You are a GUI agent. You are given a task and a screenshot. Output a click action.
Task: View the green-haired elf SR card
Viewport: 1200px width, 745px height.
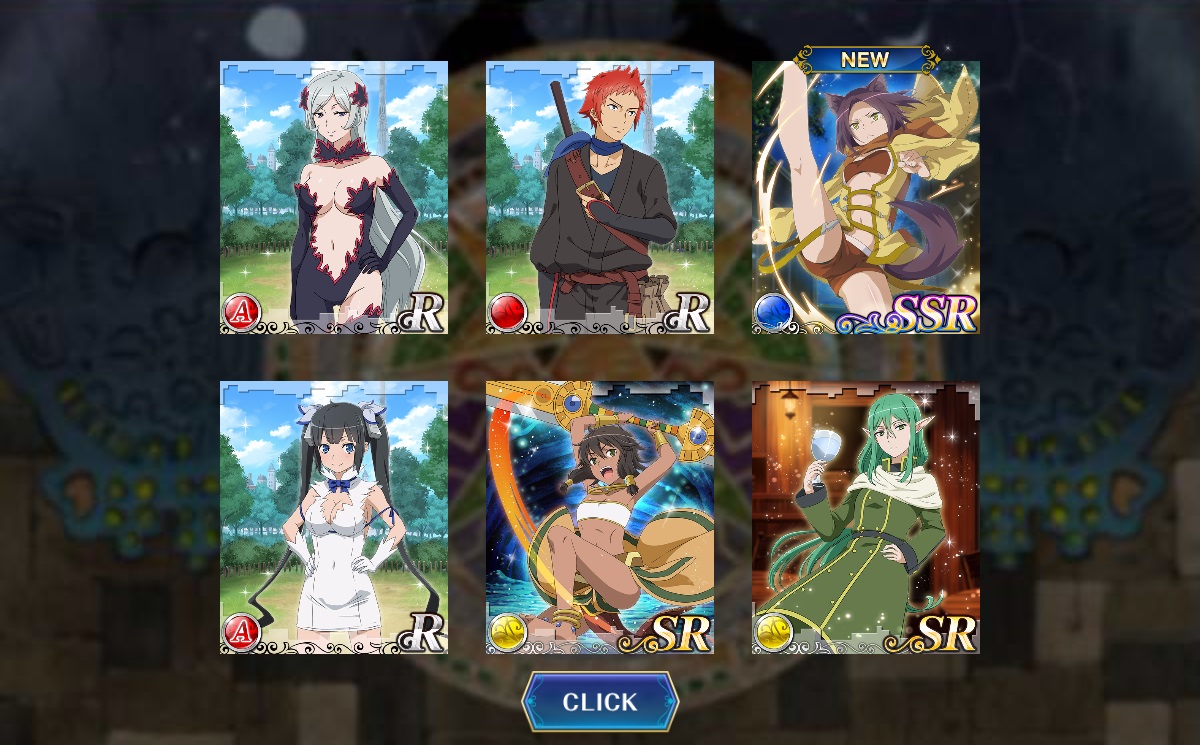pyautogui.click(x=866, y=517)
